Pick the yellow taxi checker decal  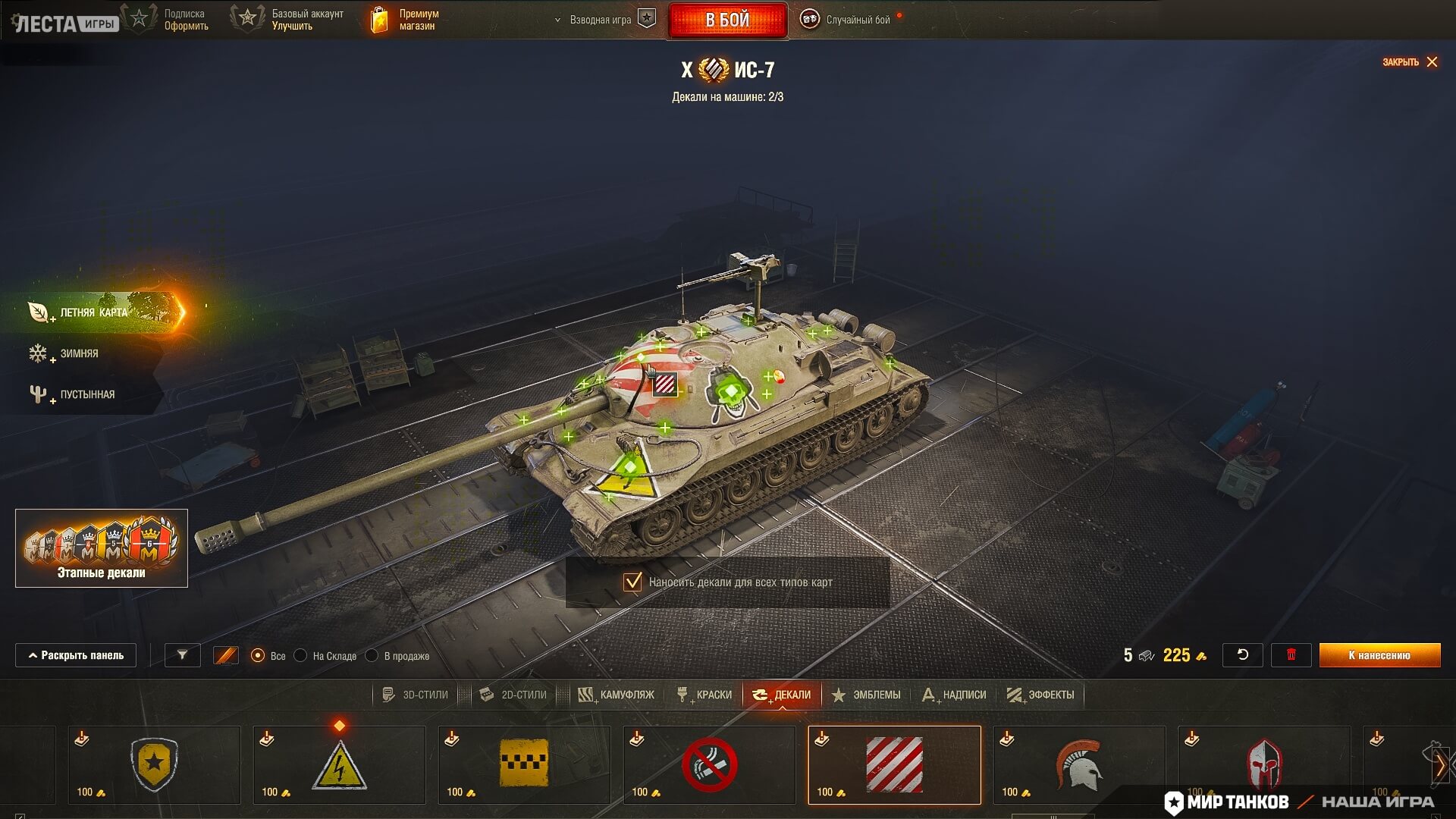[524, 764]
